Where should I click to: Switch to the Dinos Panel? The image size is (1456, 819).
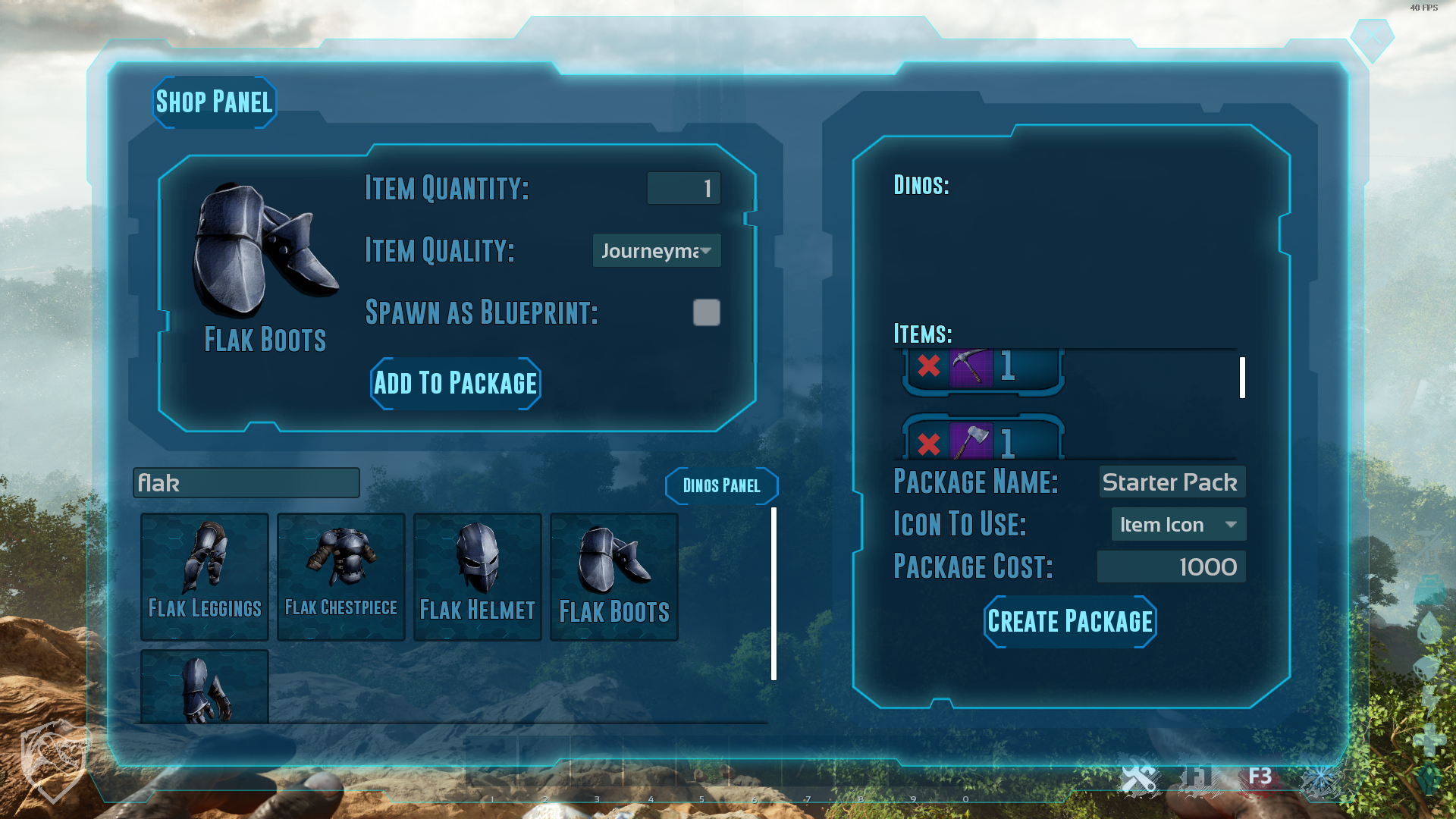click(721, 486)
